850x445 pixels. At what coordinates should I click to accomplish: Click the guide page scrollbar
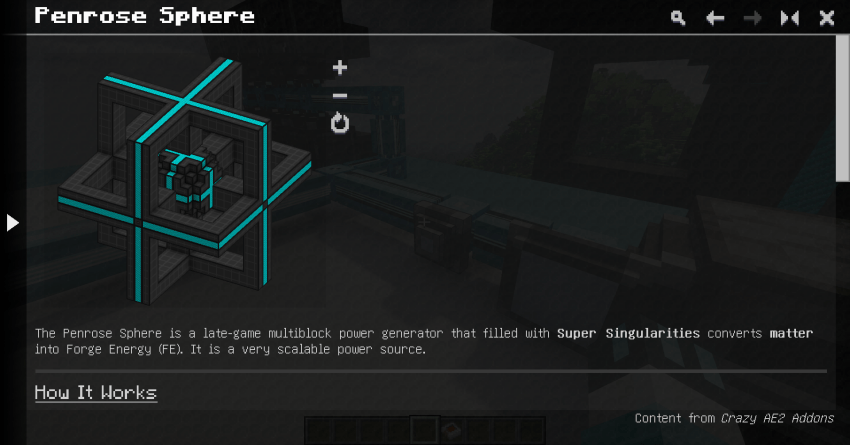[x=842, y=110]
